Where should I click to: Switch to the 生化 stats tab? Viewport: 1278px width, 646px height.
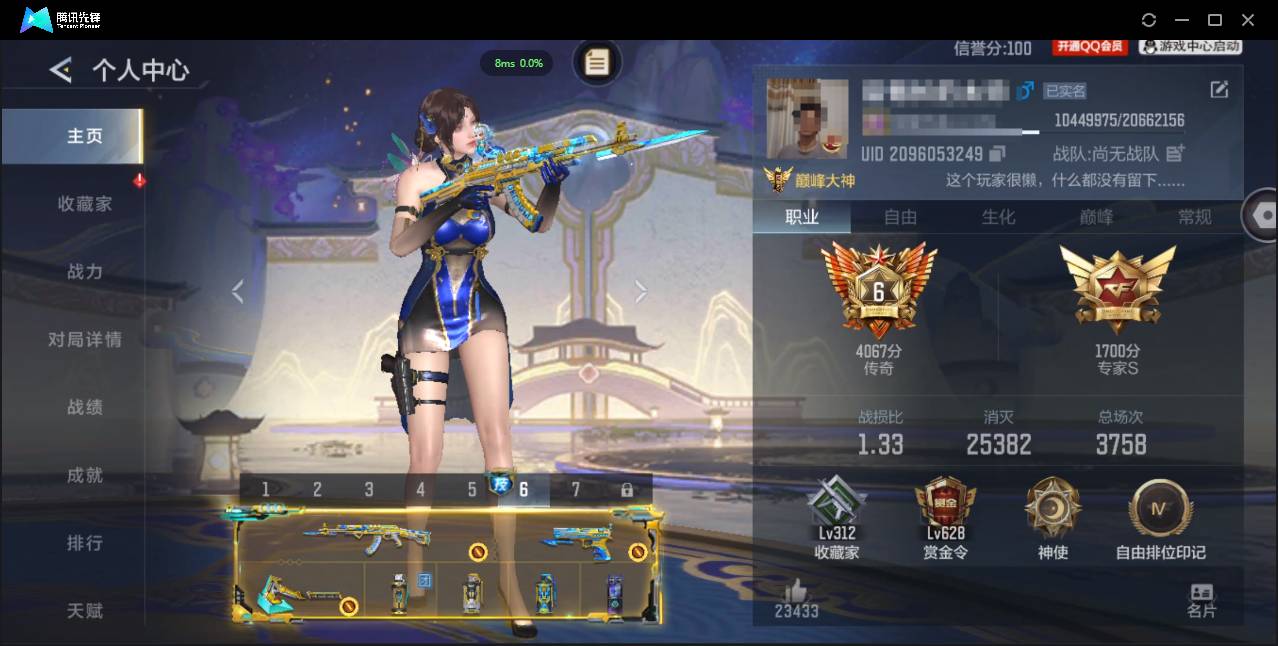pyautogui.click(x=998, y=217)
